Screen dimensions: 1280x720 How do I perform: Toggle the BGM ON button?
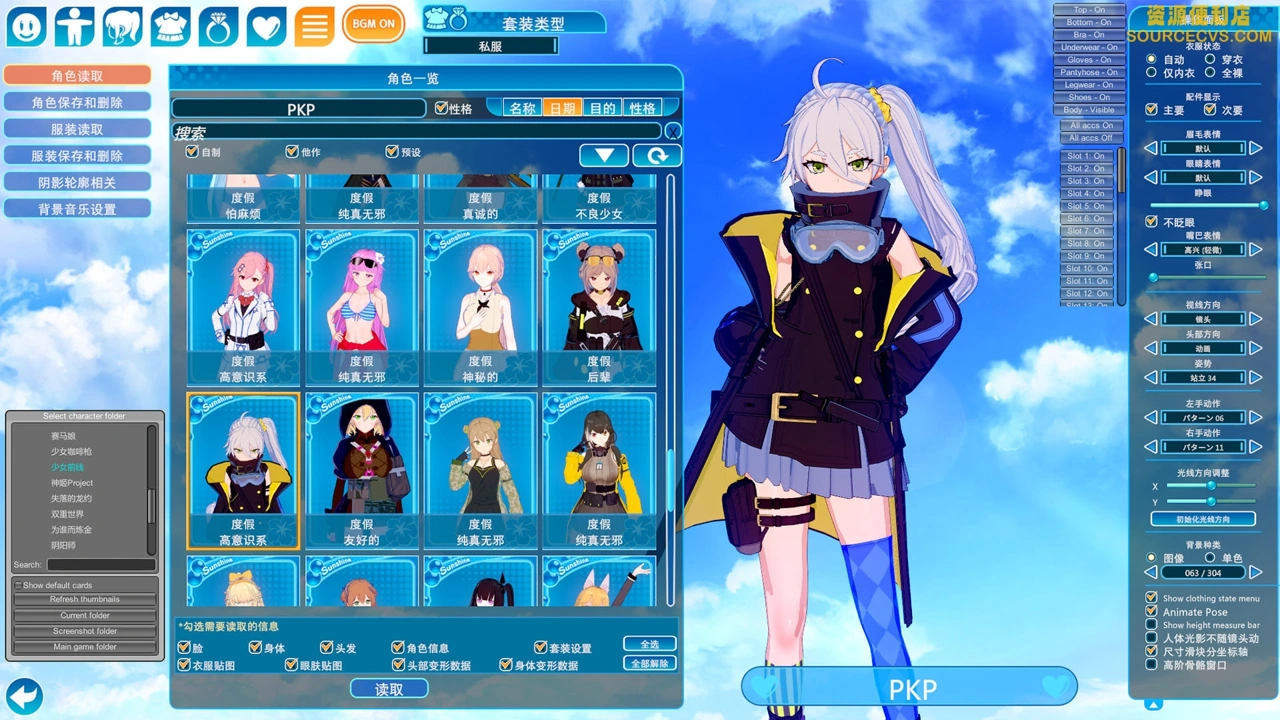tap(373, 24)
